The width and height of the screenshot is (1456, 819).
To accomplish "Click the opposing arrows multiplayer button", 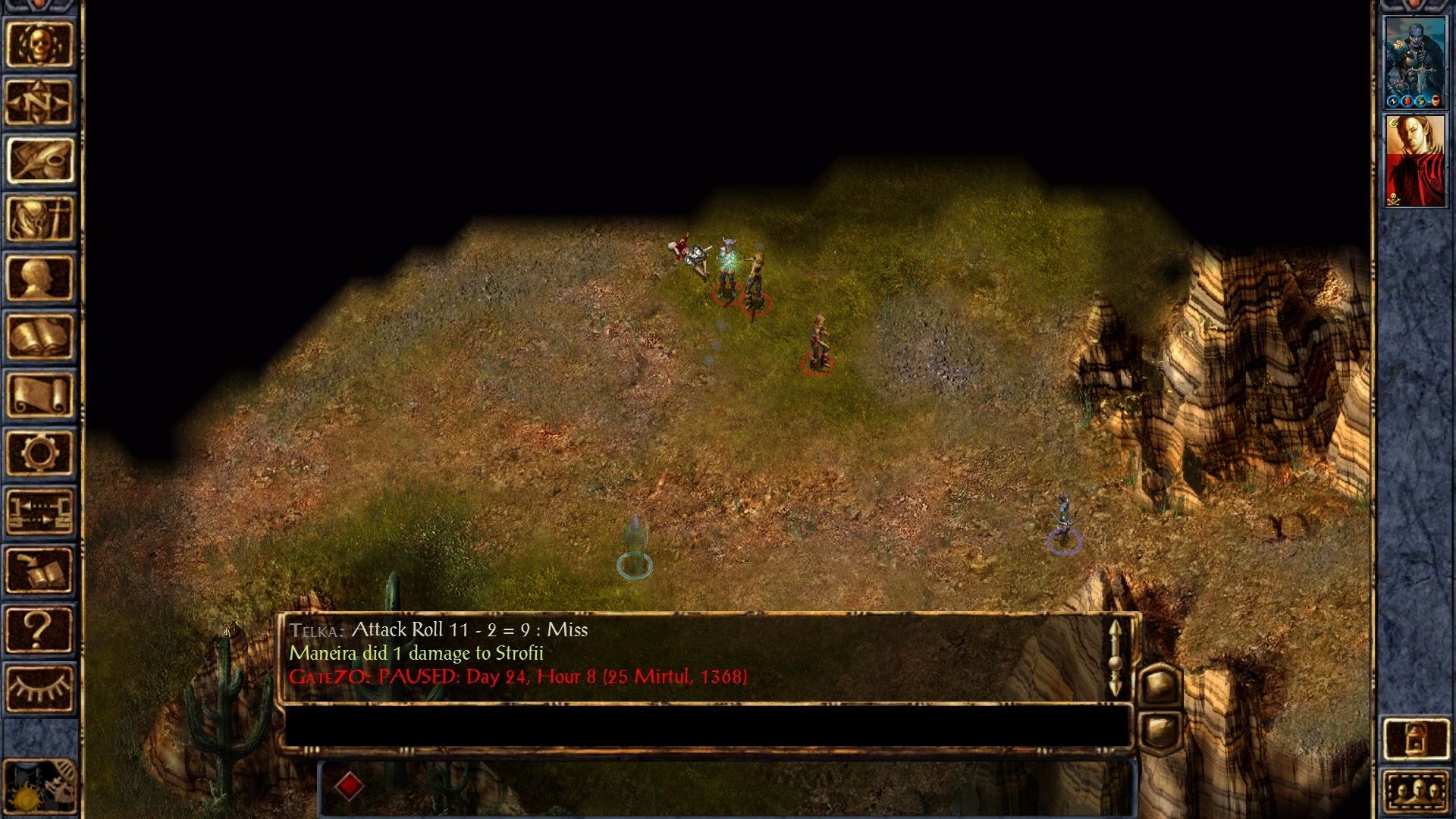I will (39, 511).
